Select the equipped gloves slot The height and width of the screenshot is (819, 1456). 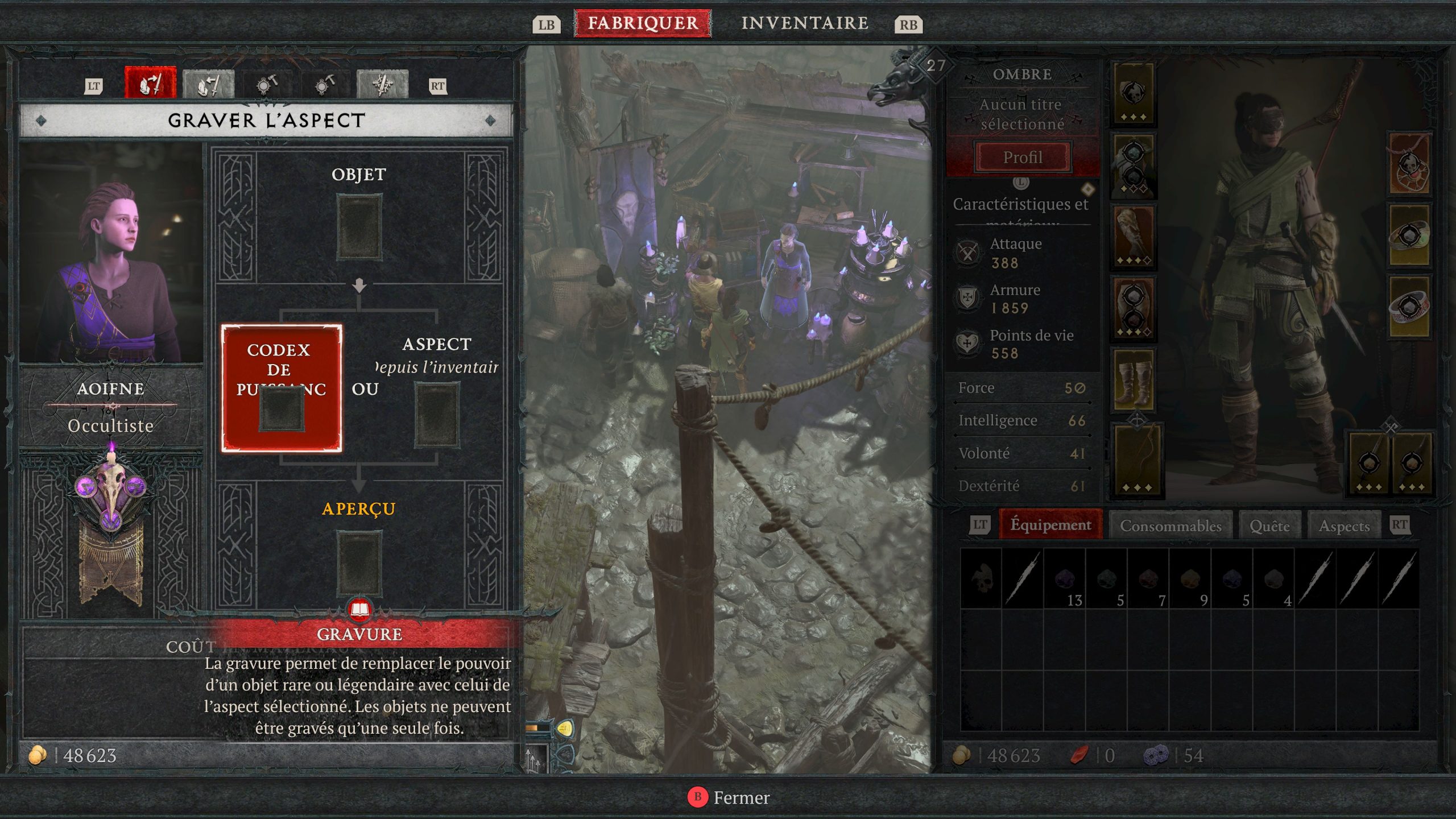[x=1134, y=236]
